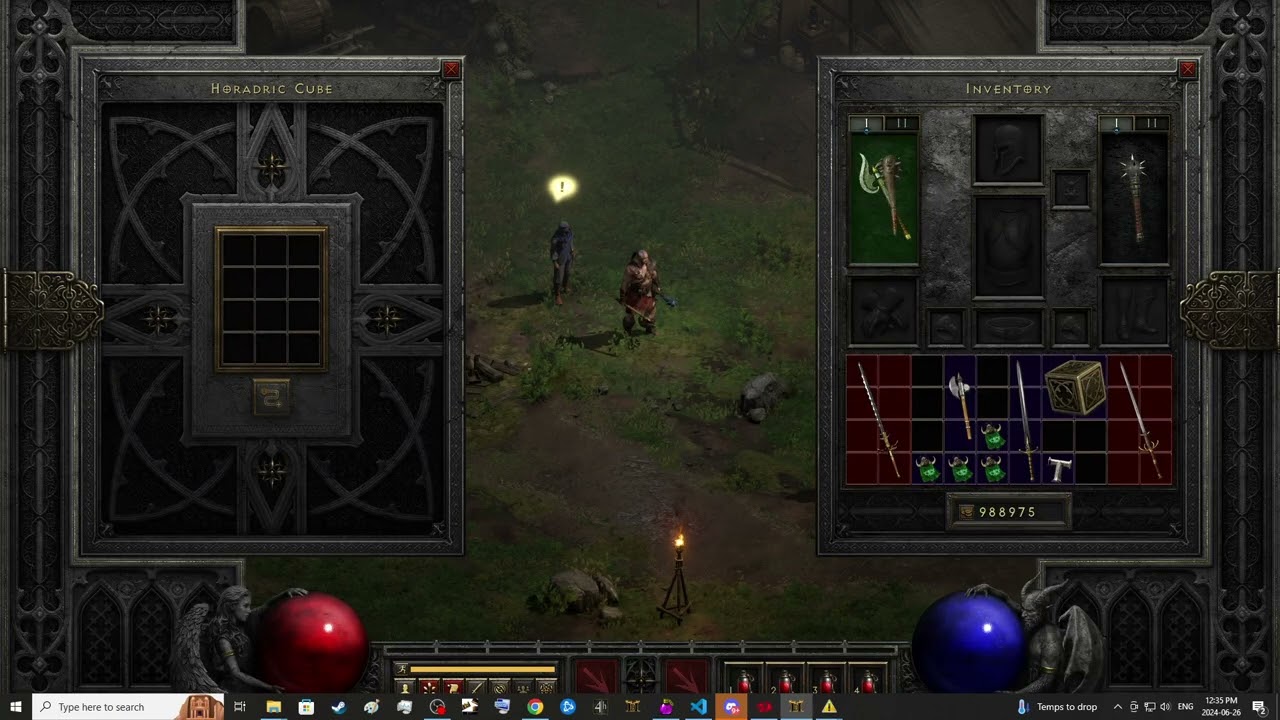This screenshot has width=1280, height=720.
Task: Open the right-click skill selector
Action: pos(687,676)
